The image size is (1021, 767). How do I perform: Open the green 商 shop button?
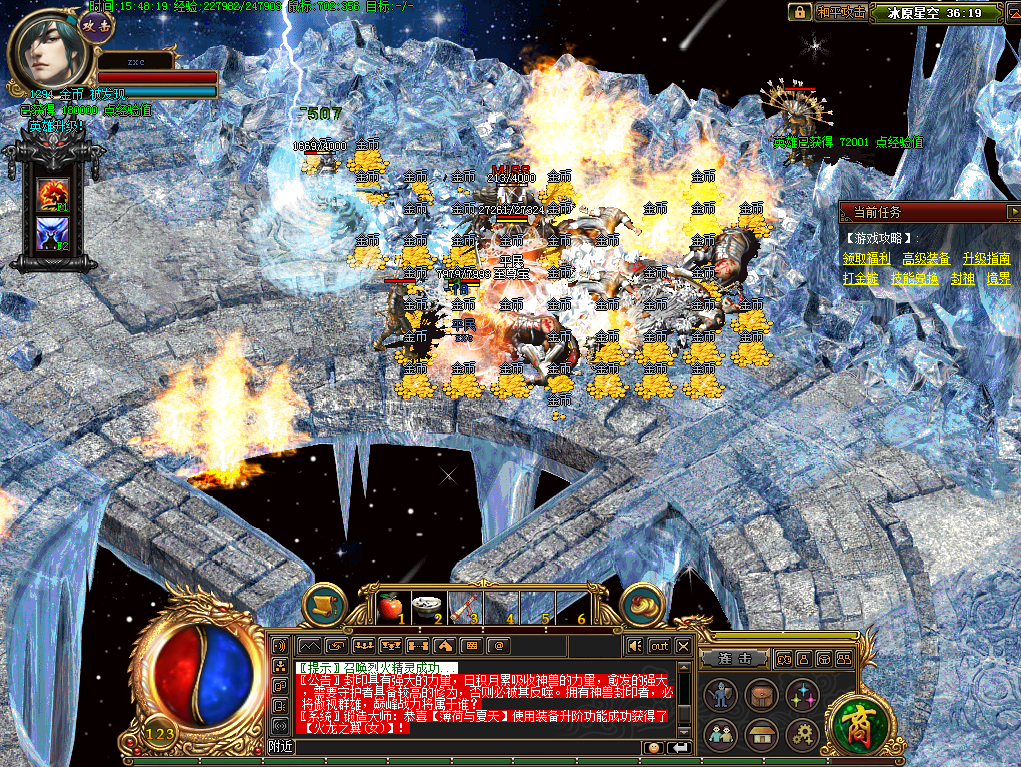(x=855, y=719)
